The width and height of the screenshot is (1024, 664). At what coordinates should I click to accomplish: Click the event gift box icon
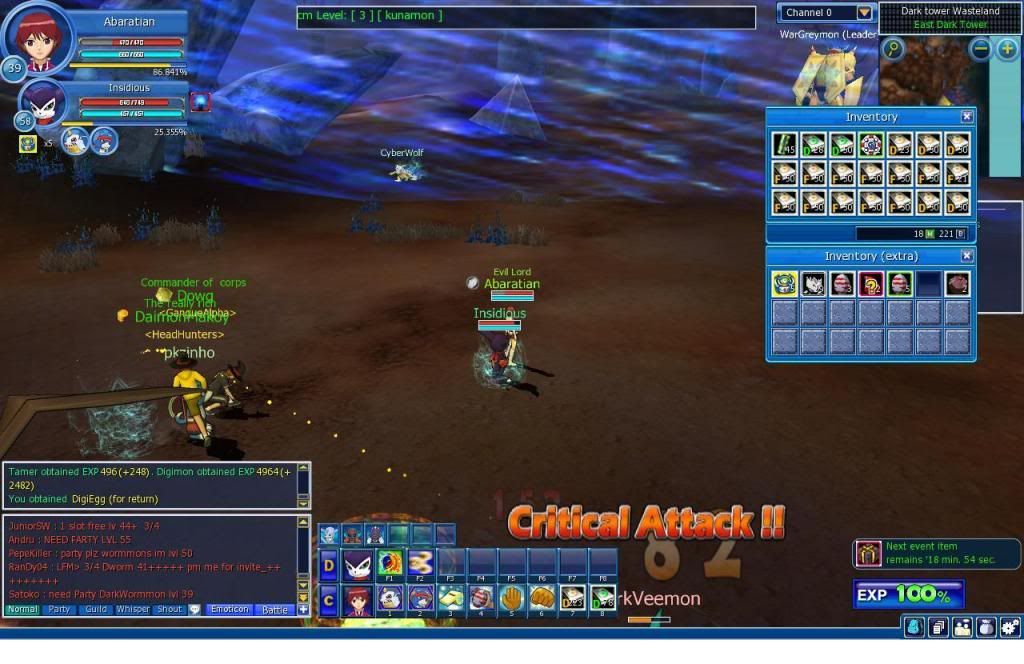[868, 553]
